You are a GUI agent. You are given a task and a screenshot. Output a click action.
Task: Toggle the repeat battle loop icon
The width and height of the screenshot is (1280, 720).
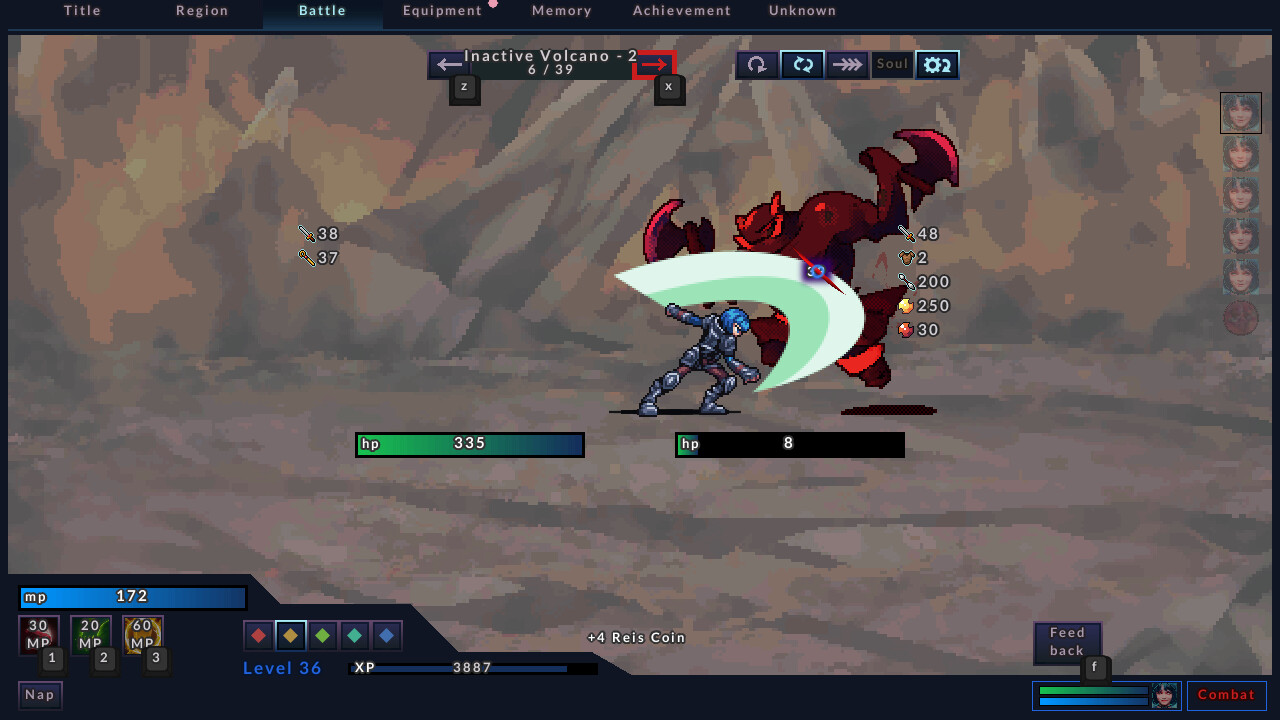[x=802, y=64]
